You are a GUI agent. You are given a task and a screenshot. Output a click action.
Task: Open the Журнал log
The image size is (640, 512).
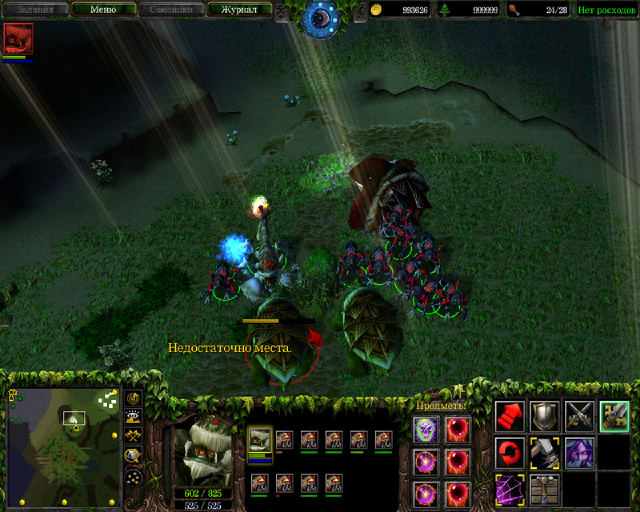(x=239, y=9)
